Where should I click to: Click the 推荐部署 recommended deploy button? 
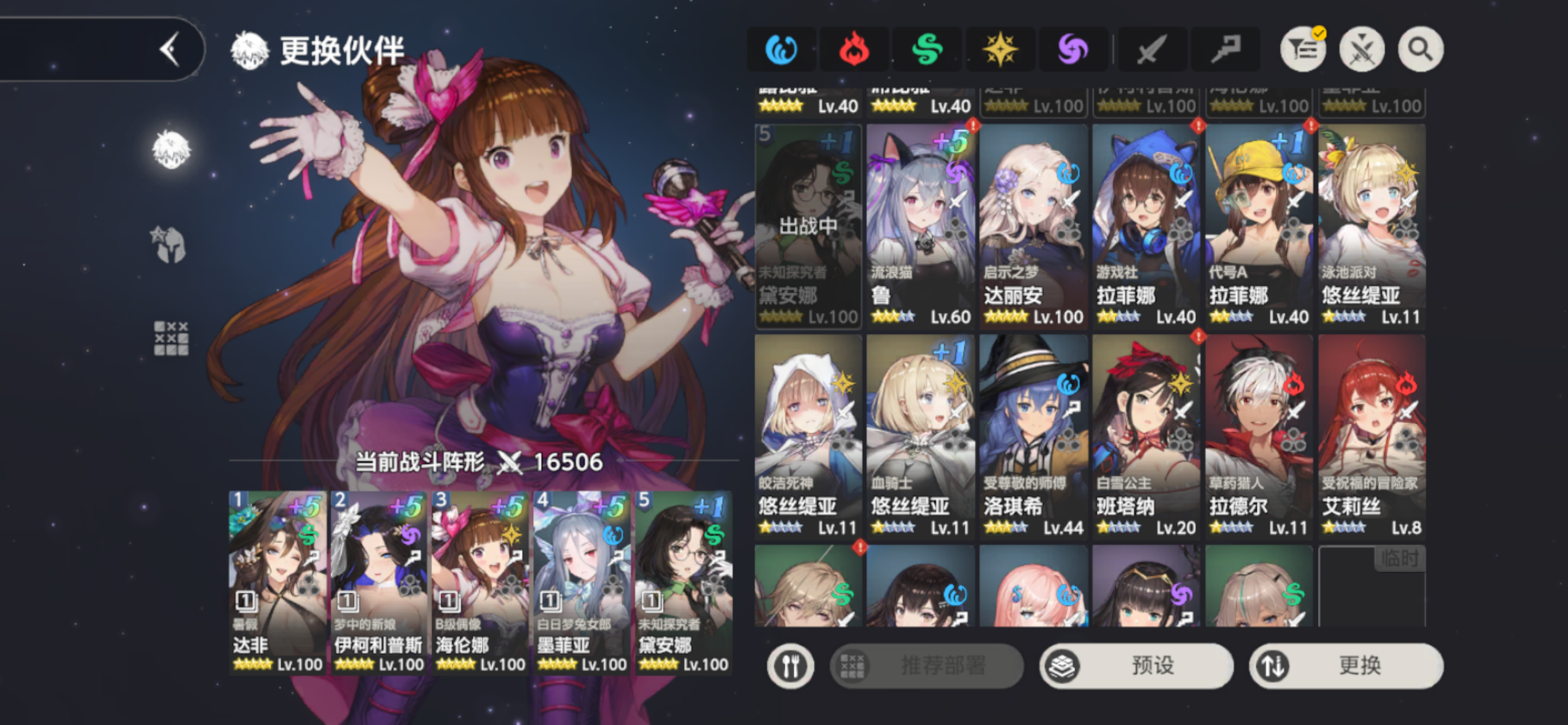tap(927, 666)
